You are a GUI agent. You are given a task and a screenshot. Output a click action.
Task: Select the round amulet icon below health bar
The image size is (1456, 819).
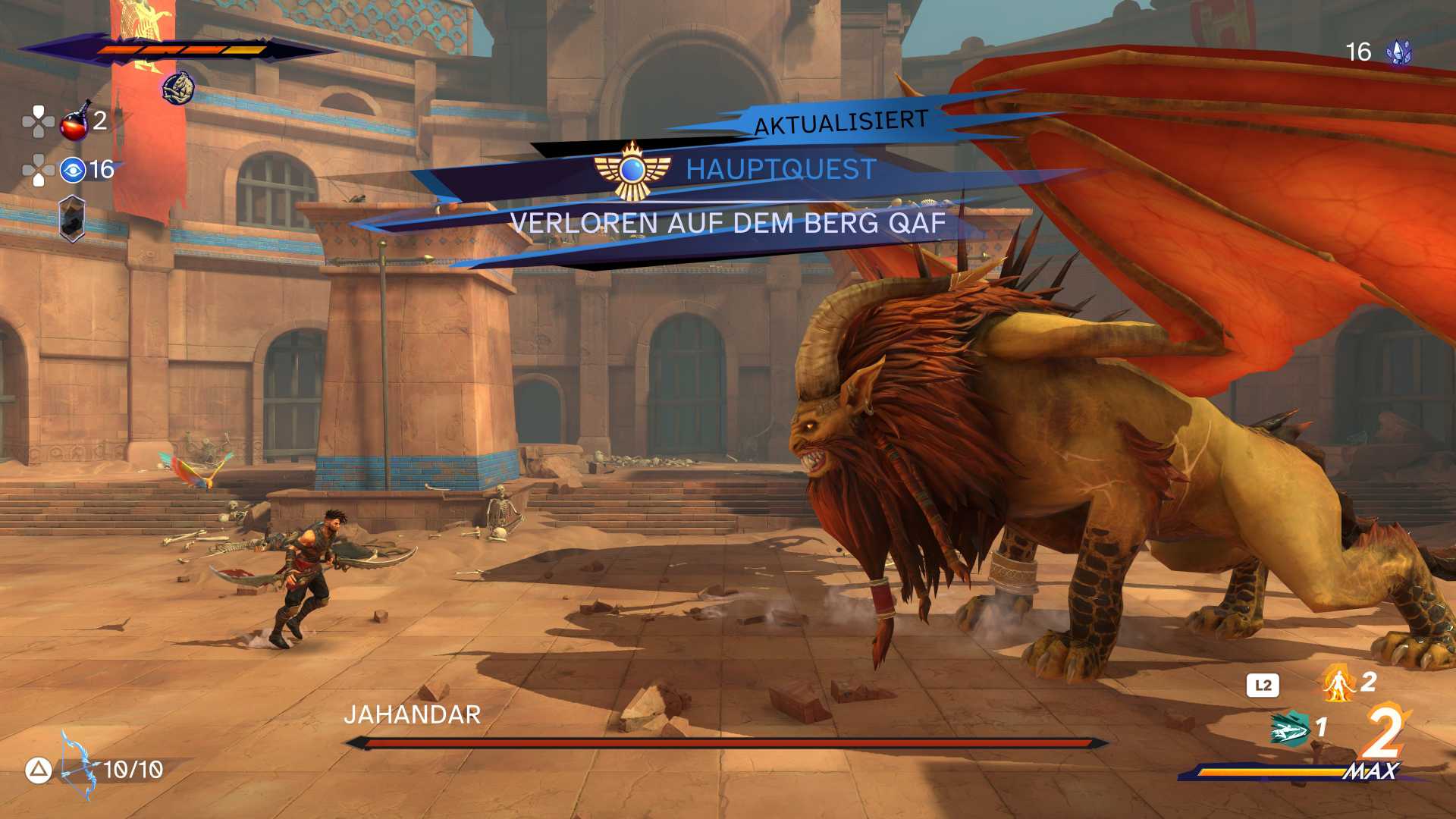(178, 88)
